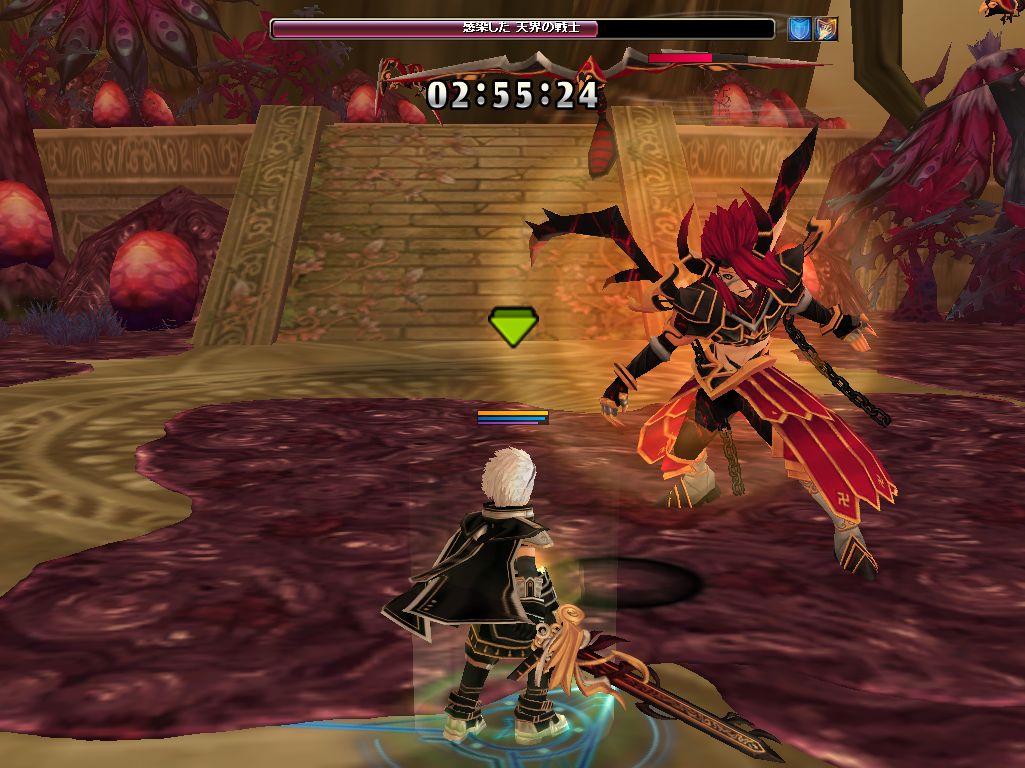Select the glowing hand shield-break icon
The image size is (1025, 768).
coord(826,29)
